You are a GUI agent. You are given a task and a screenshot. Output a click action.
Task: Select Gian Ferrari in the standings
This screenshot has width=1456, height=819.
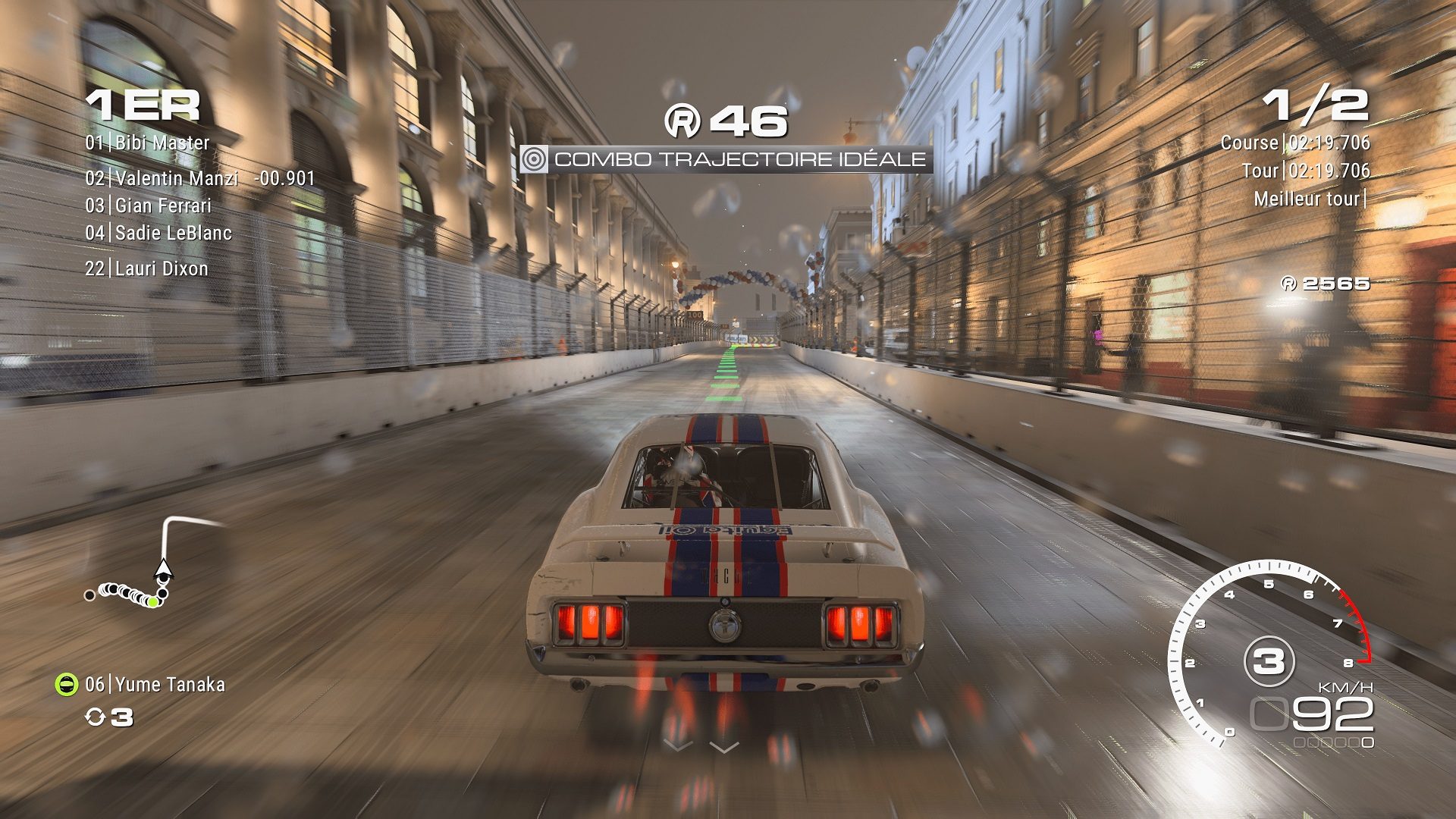148,206
